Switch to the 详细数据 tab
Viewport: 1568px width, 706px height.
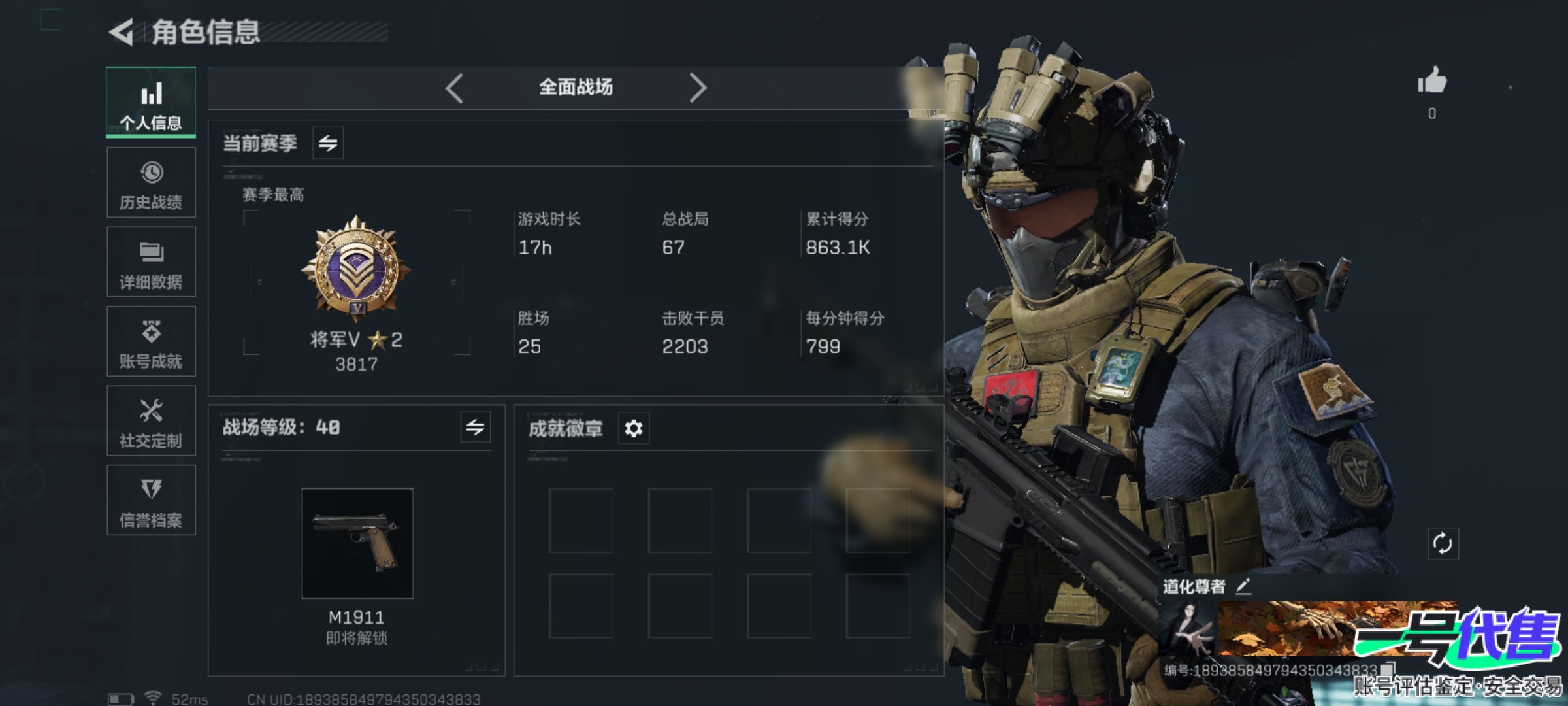151,262
